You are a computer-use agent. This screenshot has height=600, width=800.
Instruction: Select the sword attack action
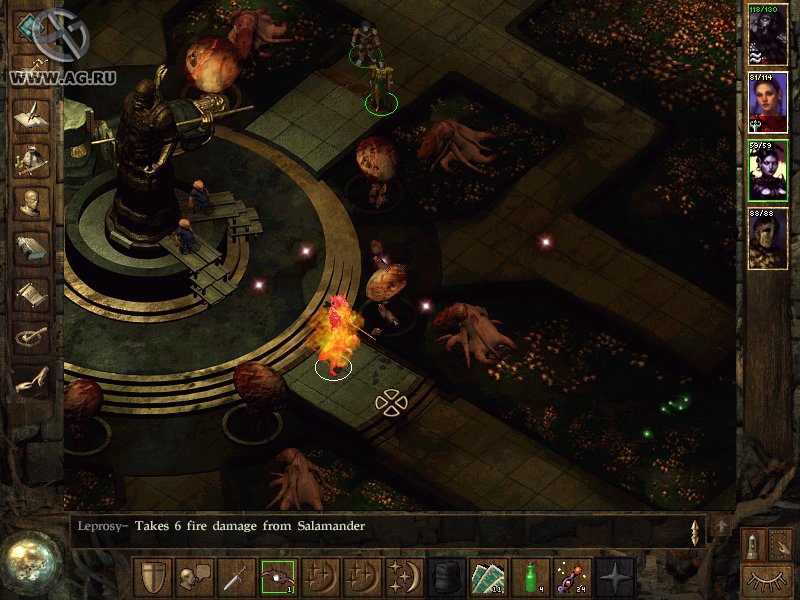pos(234,576)
